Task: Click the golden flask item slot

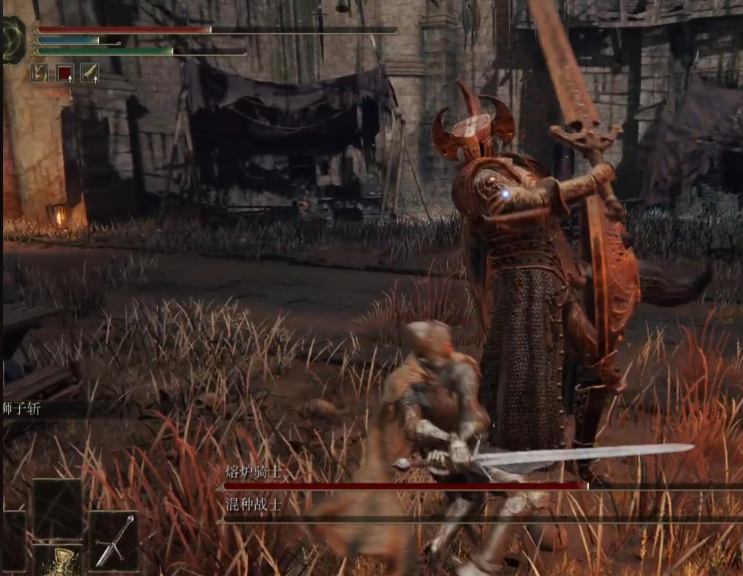Action: pyautogui.click(x=61, y=561)
